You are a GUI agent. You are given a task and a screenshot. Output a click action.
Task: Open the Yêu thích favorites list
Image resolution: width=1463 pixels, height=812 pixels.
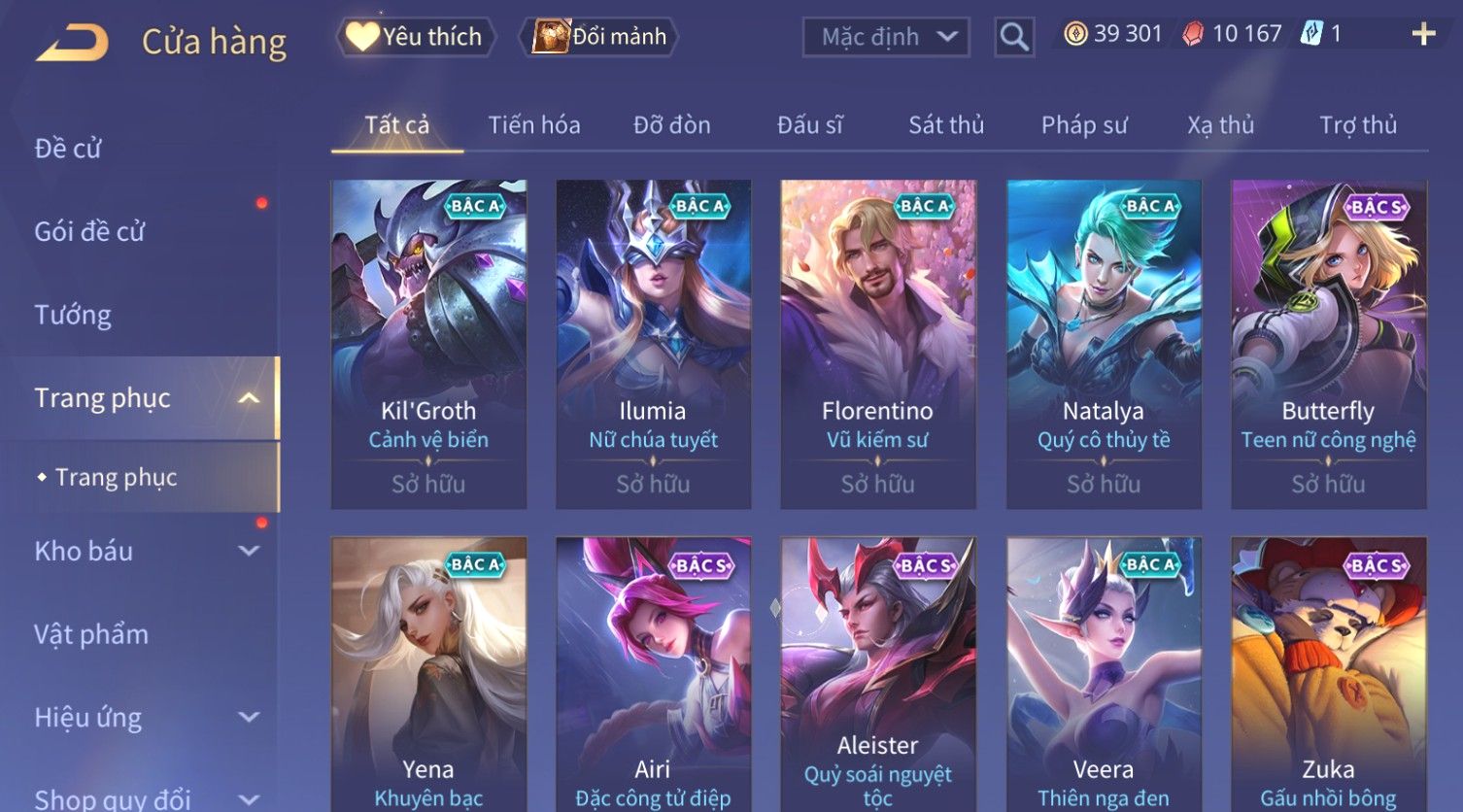click(416, 37)
